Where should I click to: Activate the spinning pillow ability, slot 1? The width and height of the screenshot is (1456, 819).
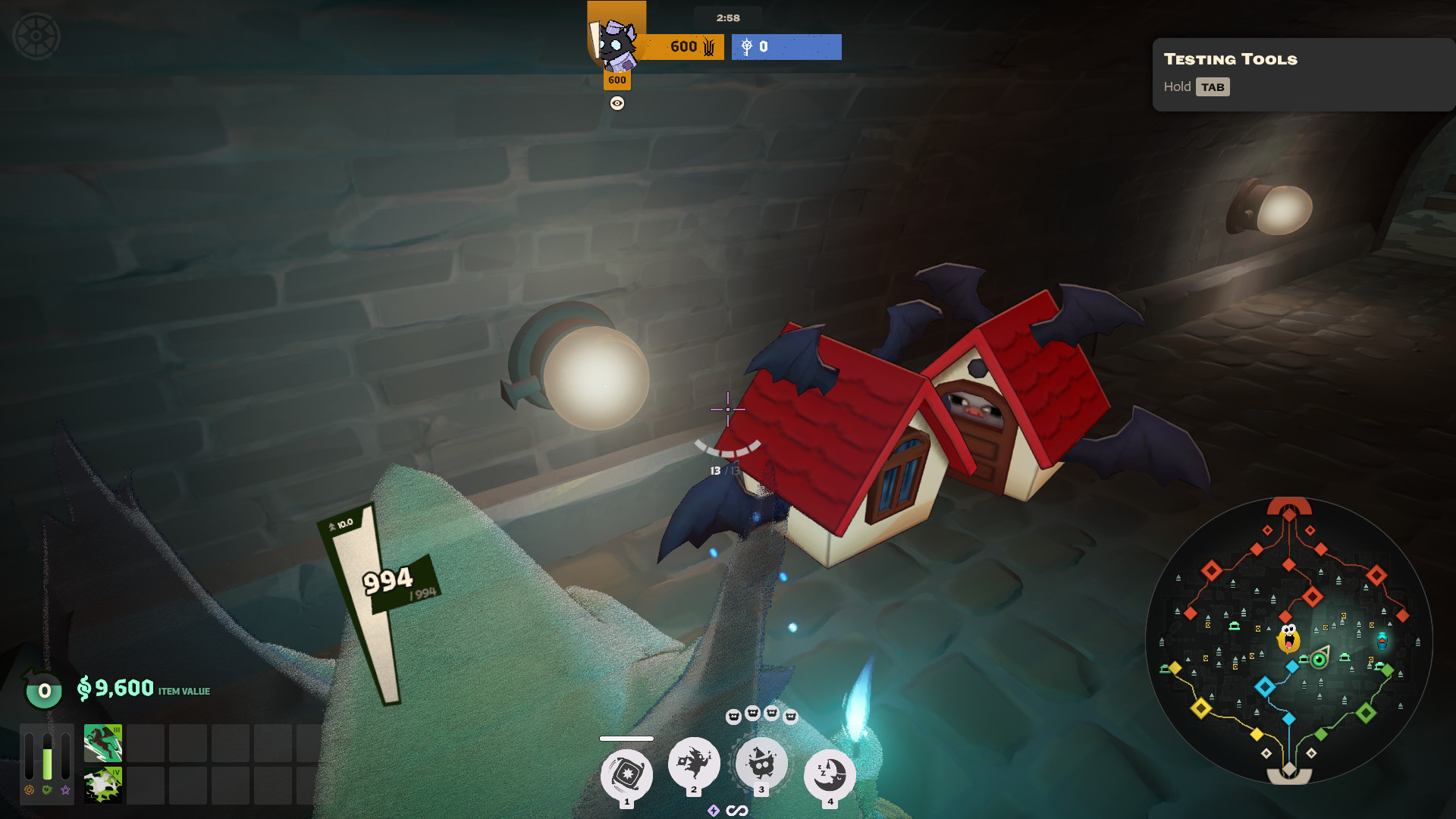(626, 774)
